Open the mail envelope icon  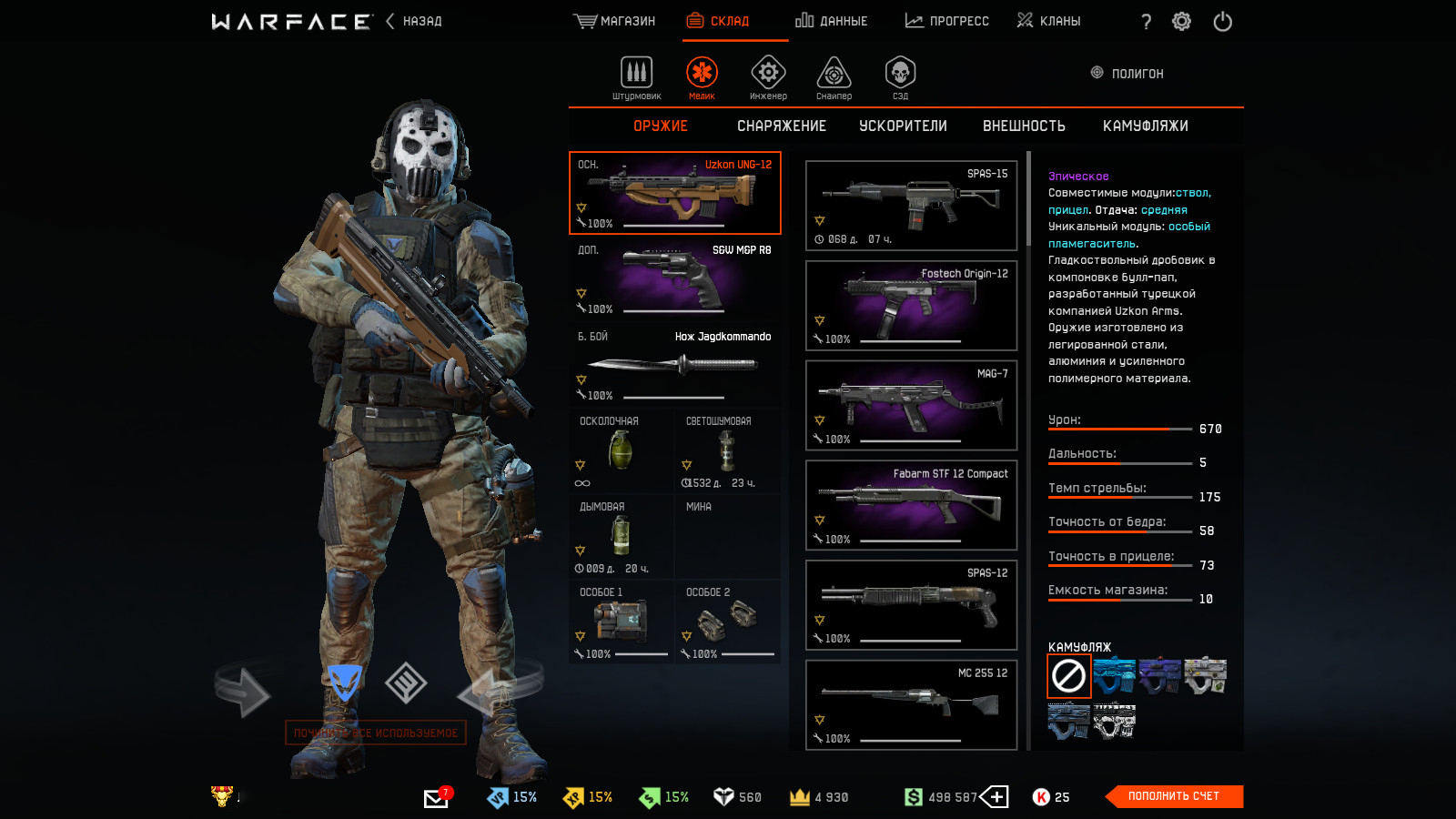[436, 798]
